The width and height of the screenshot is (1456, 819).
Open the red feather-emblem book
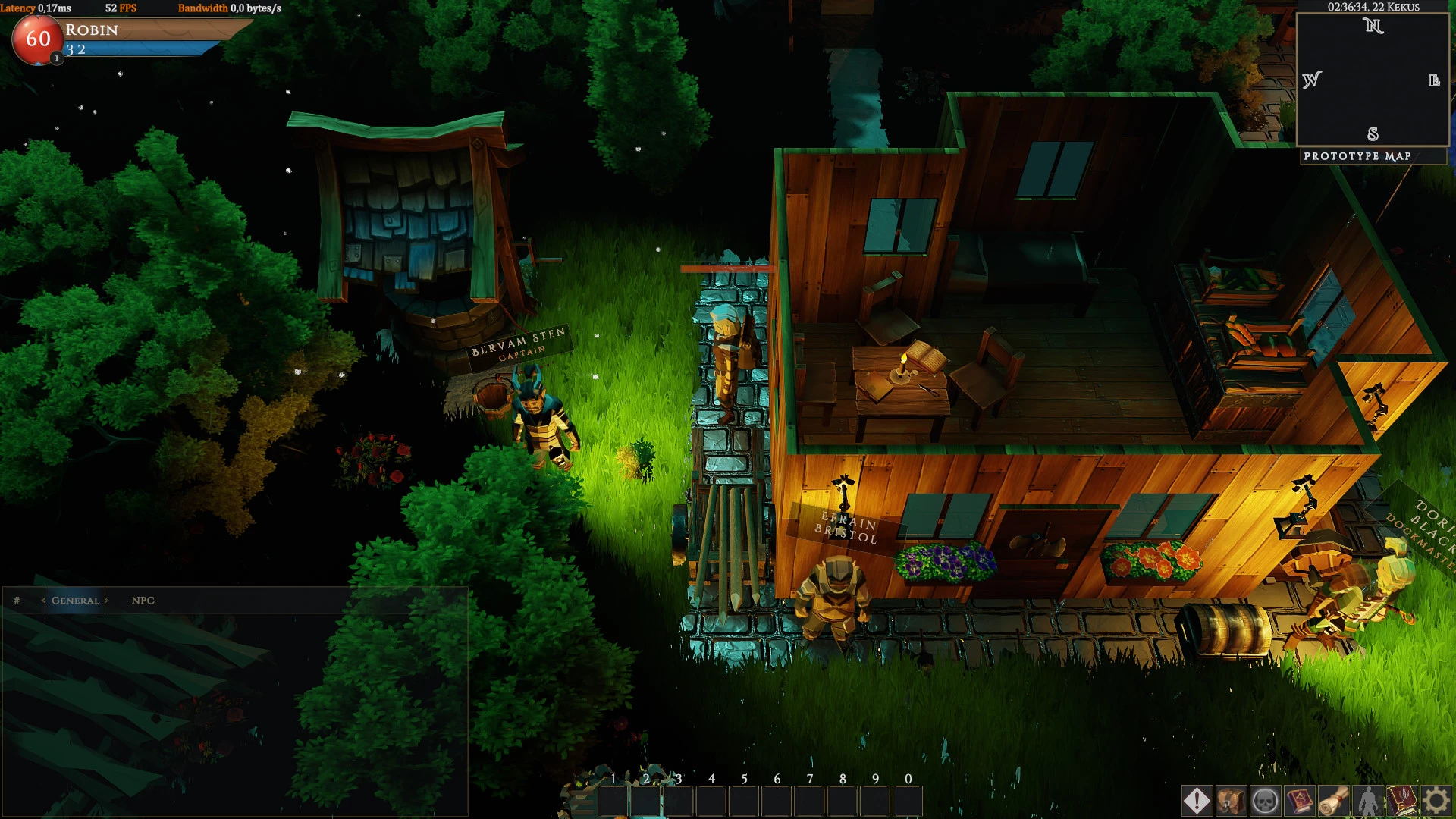tap(1401, 801)
